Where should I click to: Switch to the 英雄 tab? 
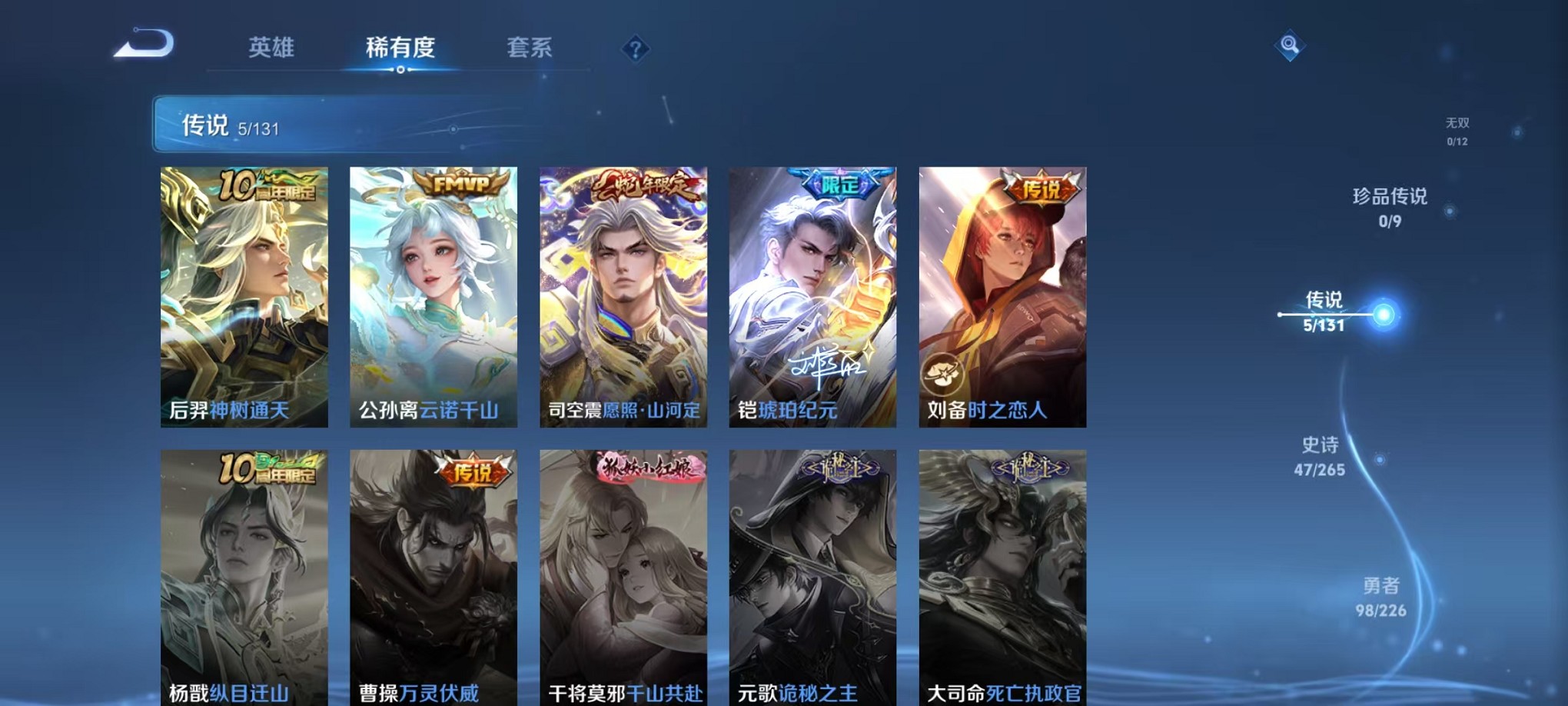(x=271, y=48)
